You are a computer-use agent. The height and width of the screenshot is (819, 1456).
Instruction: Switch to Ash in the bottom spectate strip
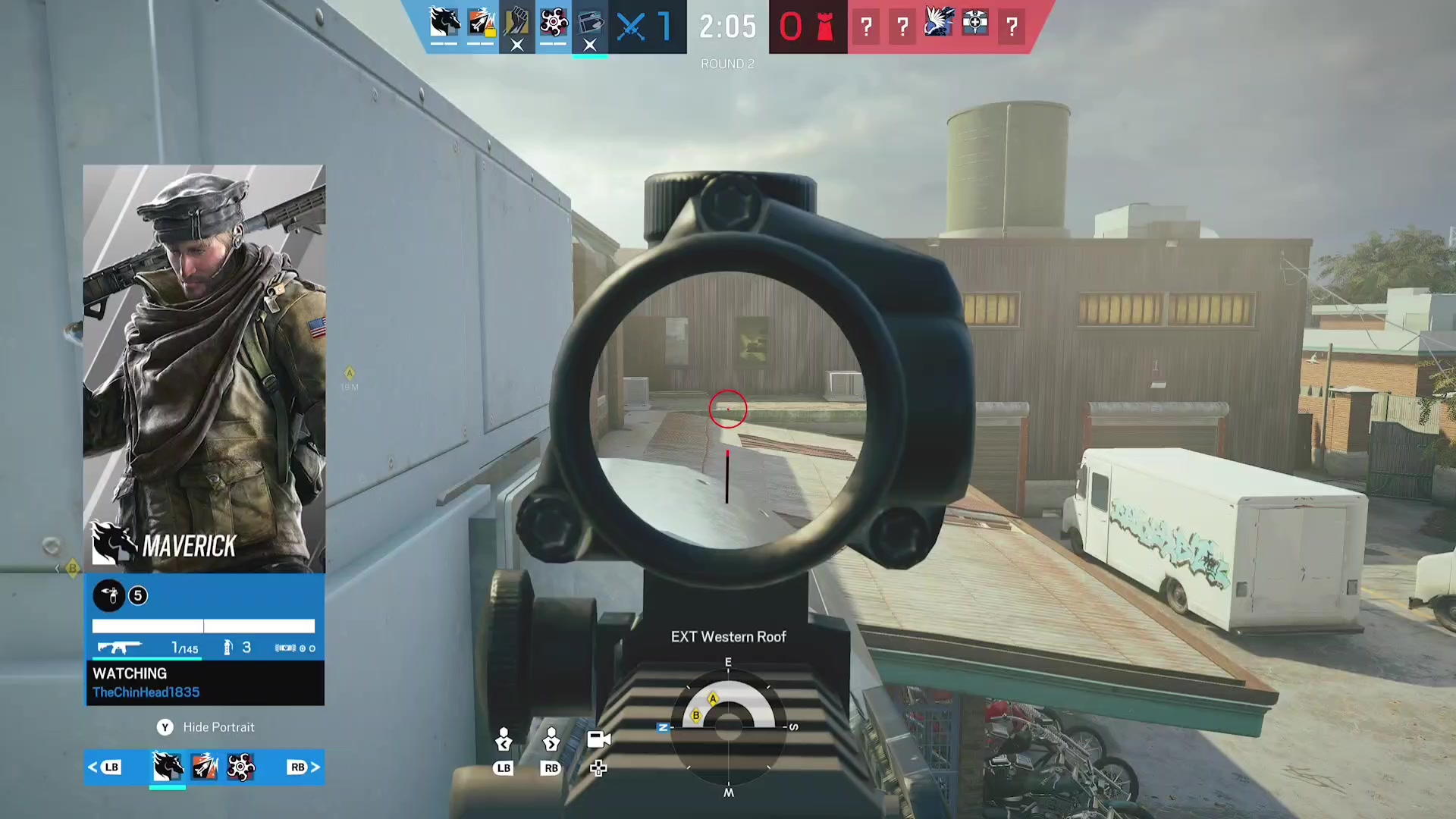click(x=204, y=767)
